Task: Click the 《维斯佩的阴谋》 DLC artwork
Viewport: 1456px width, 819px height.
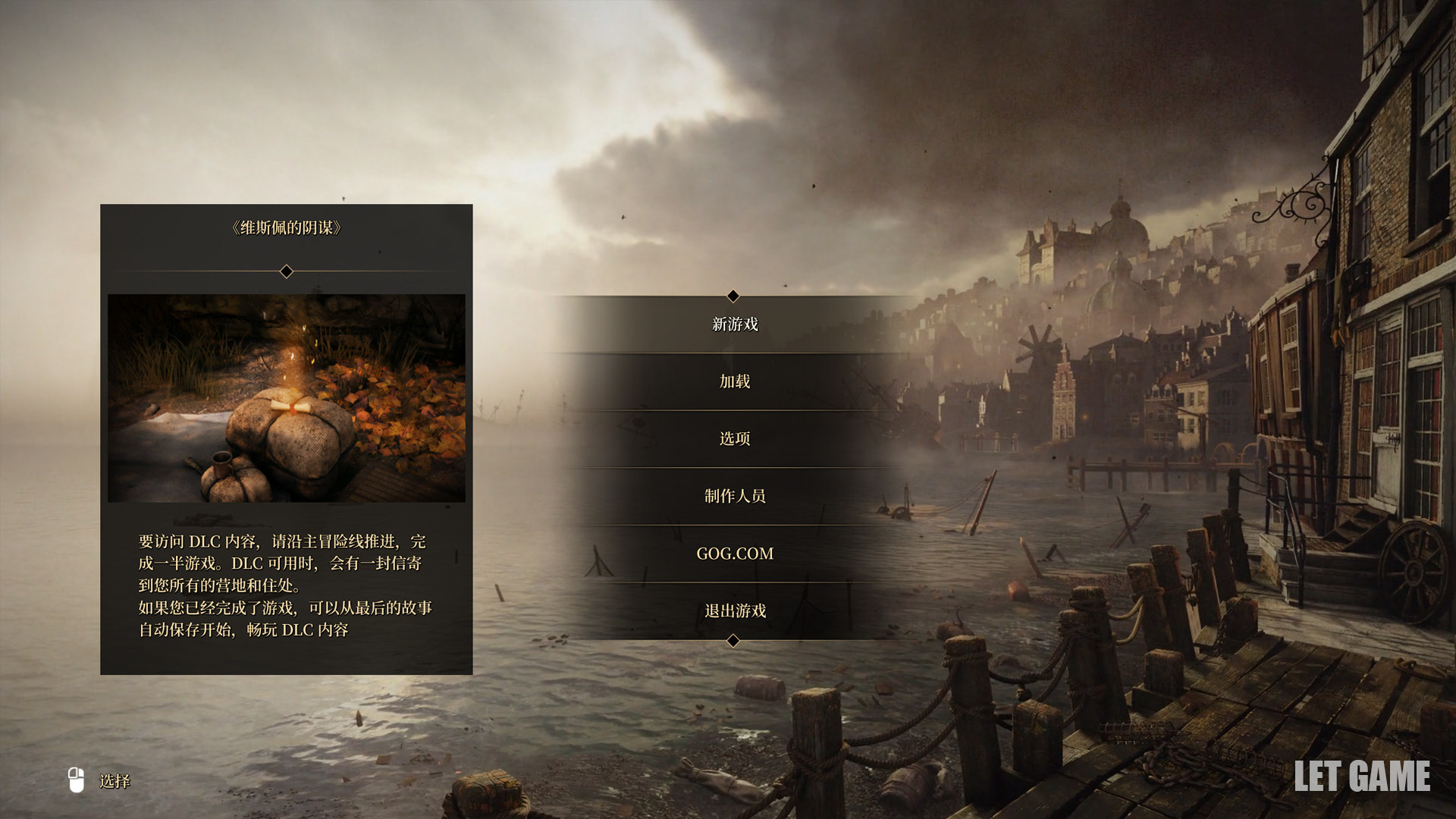Action: point(286,397)
